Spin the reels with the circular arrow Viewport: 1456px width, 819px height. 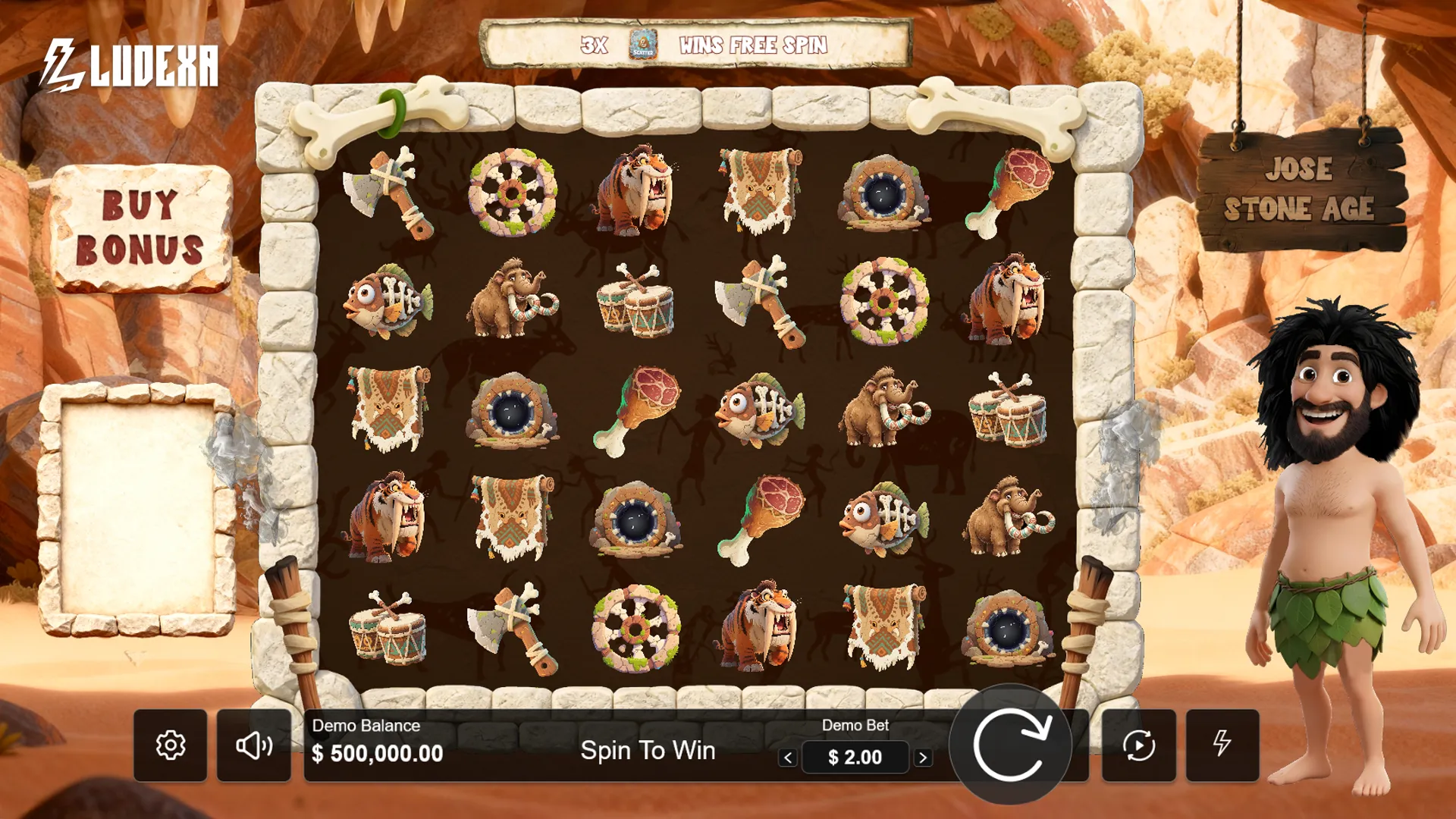(1010, 745)
